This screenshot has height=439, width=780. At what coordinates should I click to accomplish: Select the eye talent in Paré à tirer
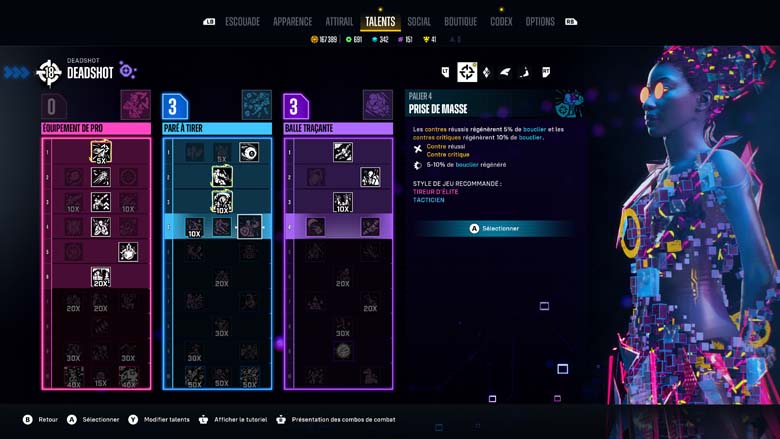click(249, 152)
